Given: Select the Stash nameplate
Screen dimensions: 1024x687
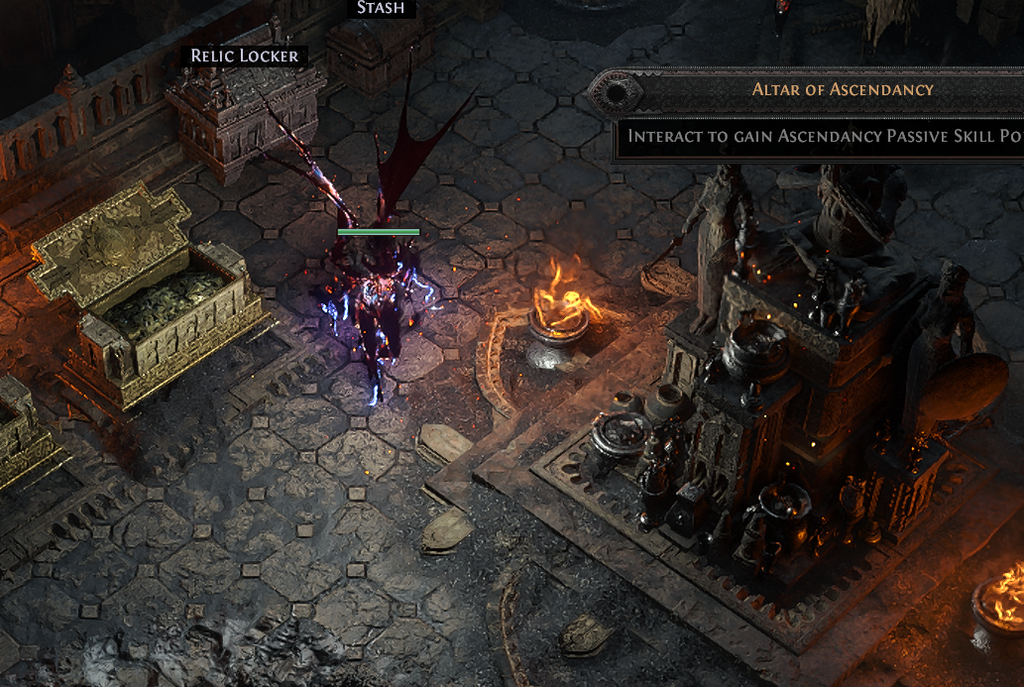Looking at the screenshot, I should tap(381, 8).
